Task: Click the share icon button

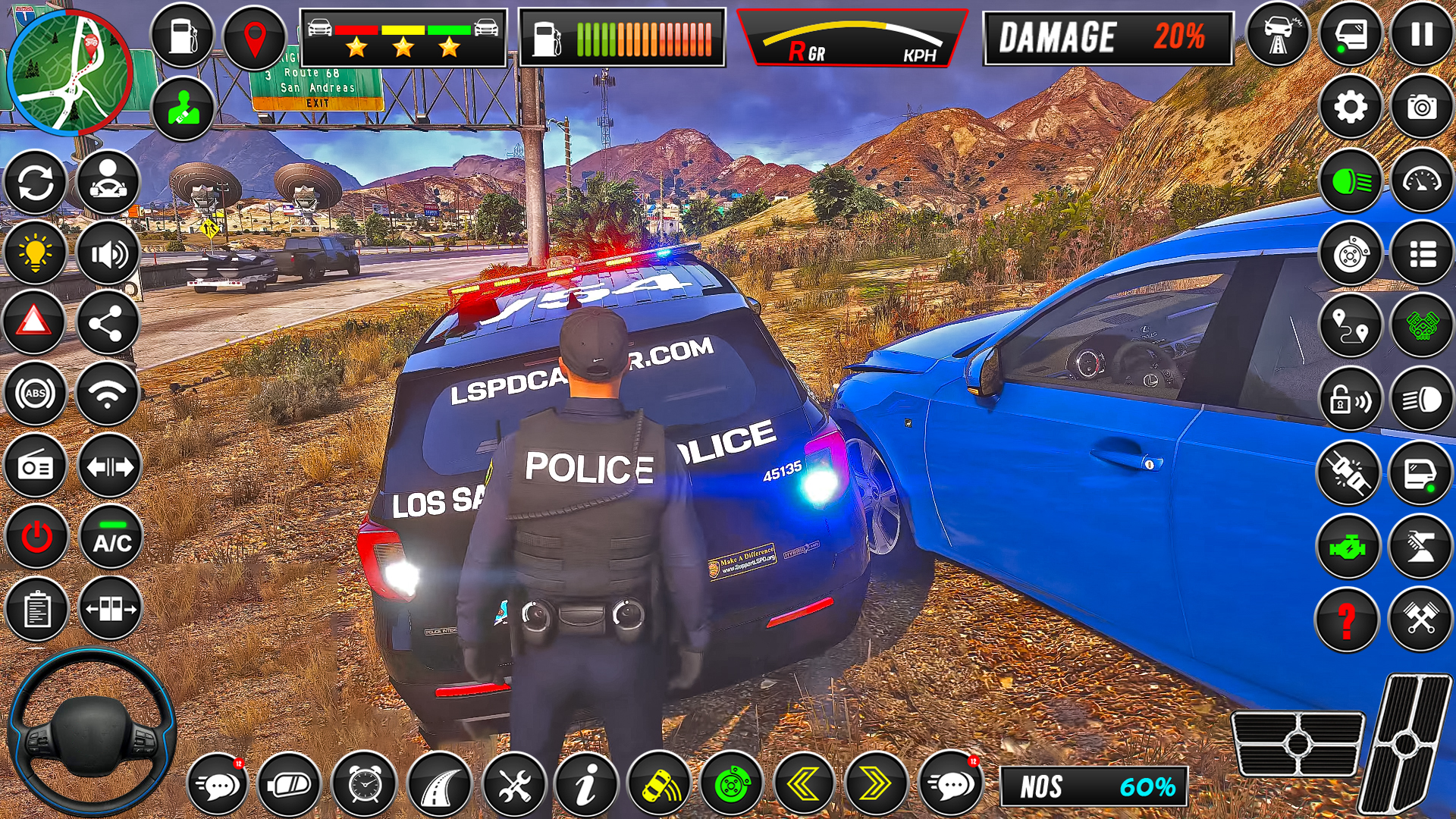Action: point(107,324)
